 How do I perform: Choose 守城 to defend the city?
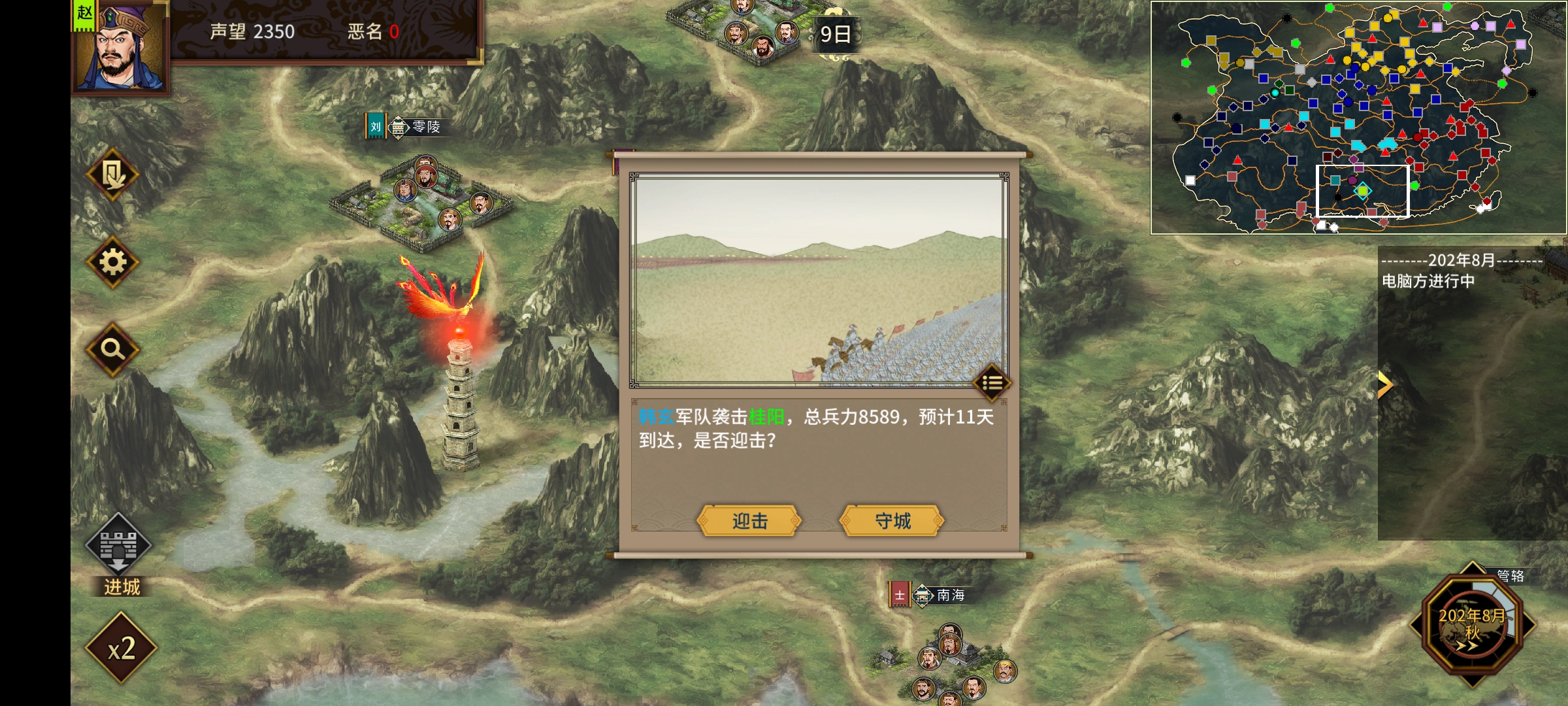pos(892,521)
